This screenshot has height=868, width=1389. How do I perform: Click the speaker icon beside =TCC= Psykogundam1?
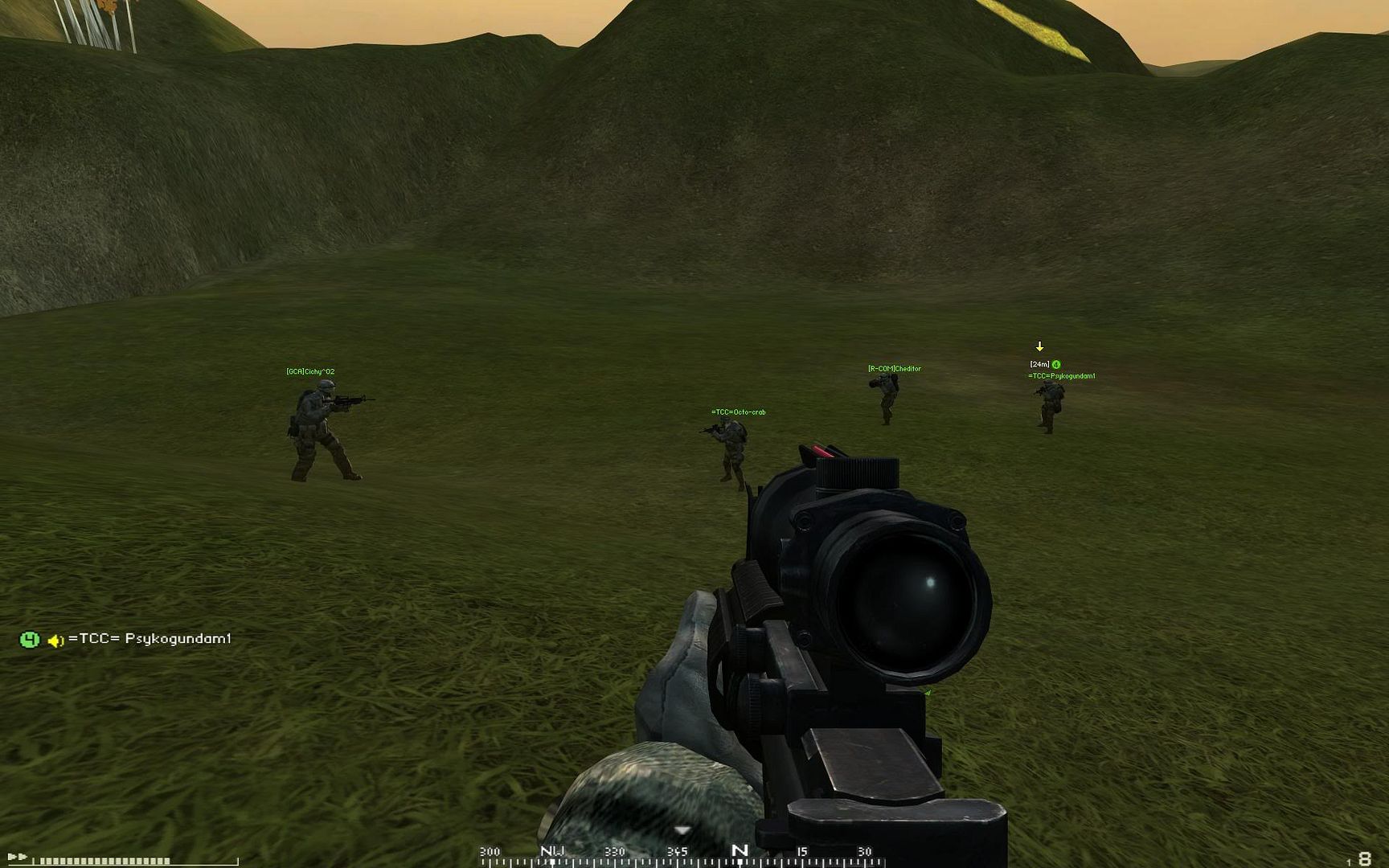tap(55, 641)
